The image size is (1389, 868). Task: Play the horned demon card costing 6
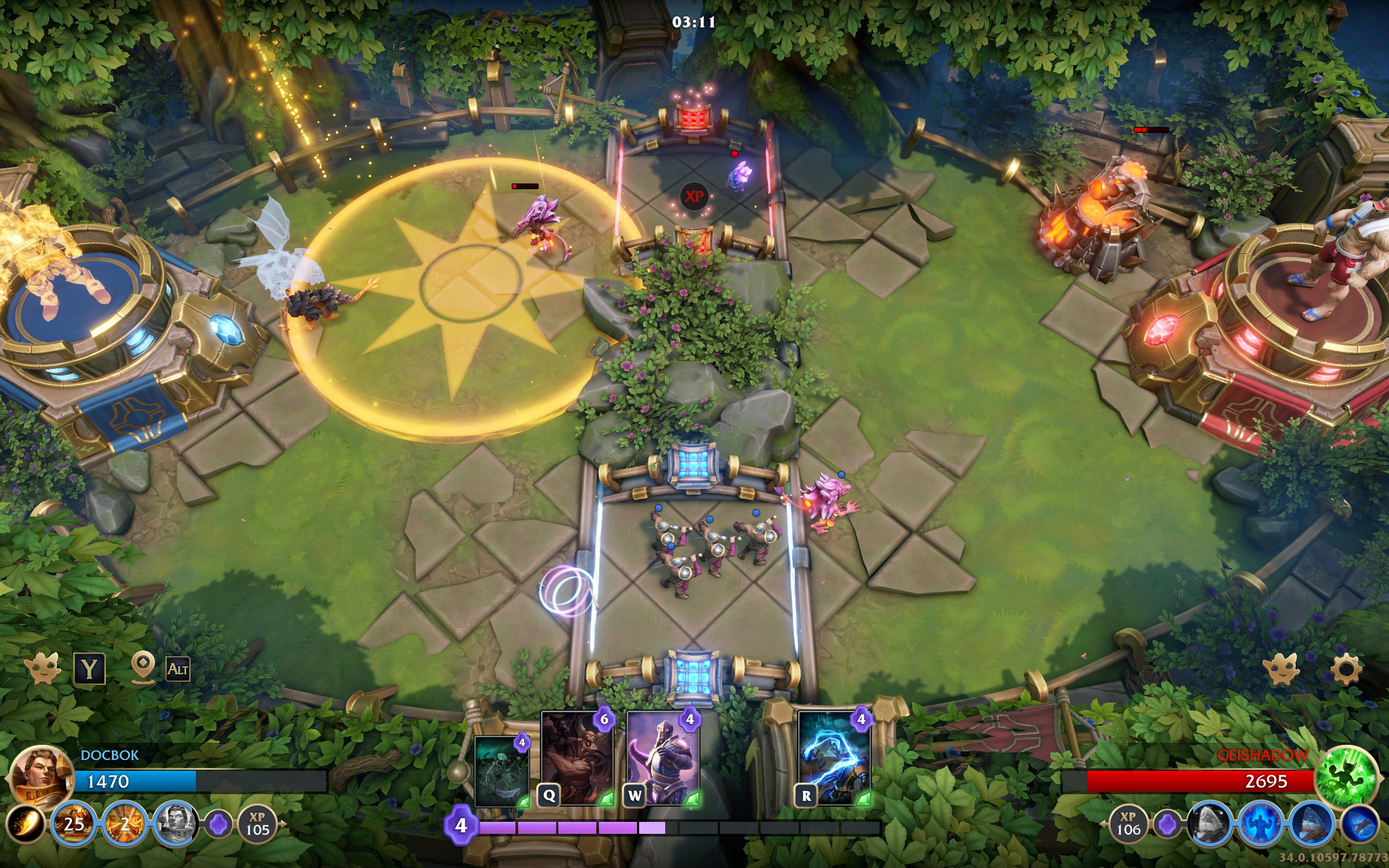[x=577, y=758]
